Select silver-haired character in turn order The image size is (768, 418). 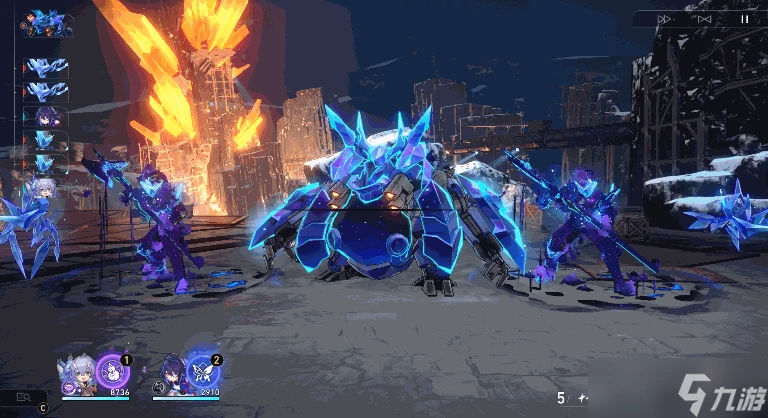[x=46, y=188]
